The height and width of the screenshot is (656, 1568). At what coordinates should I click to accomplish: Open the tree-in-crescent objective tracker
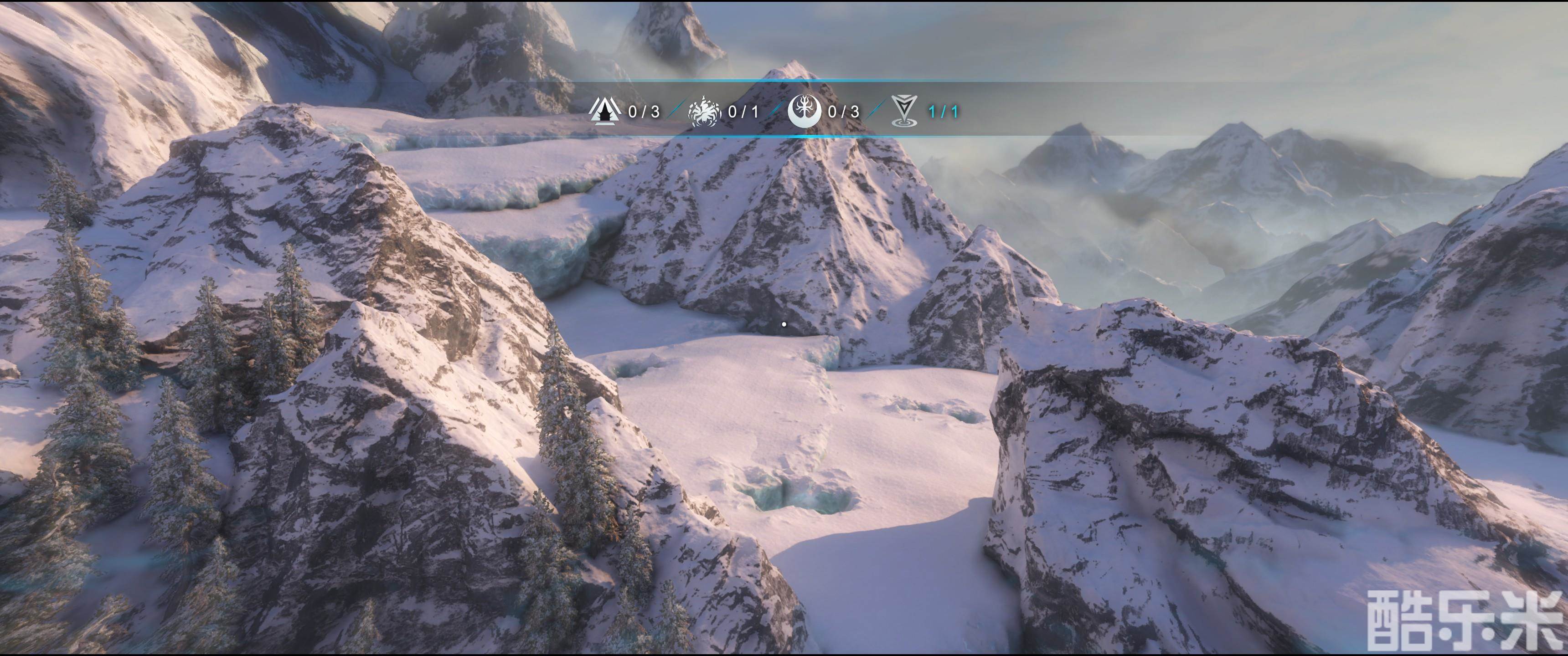804,111
